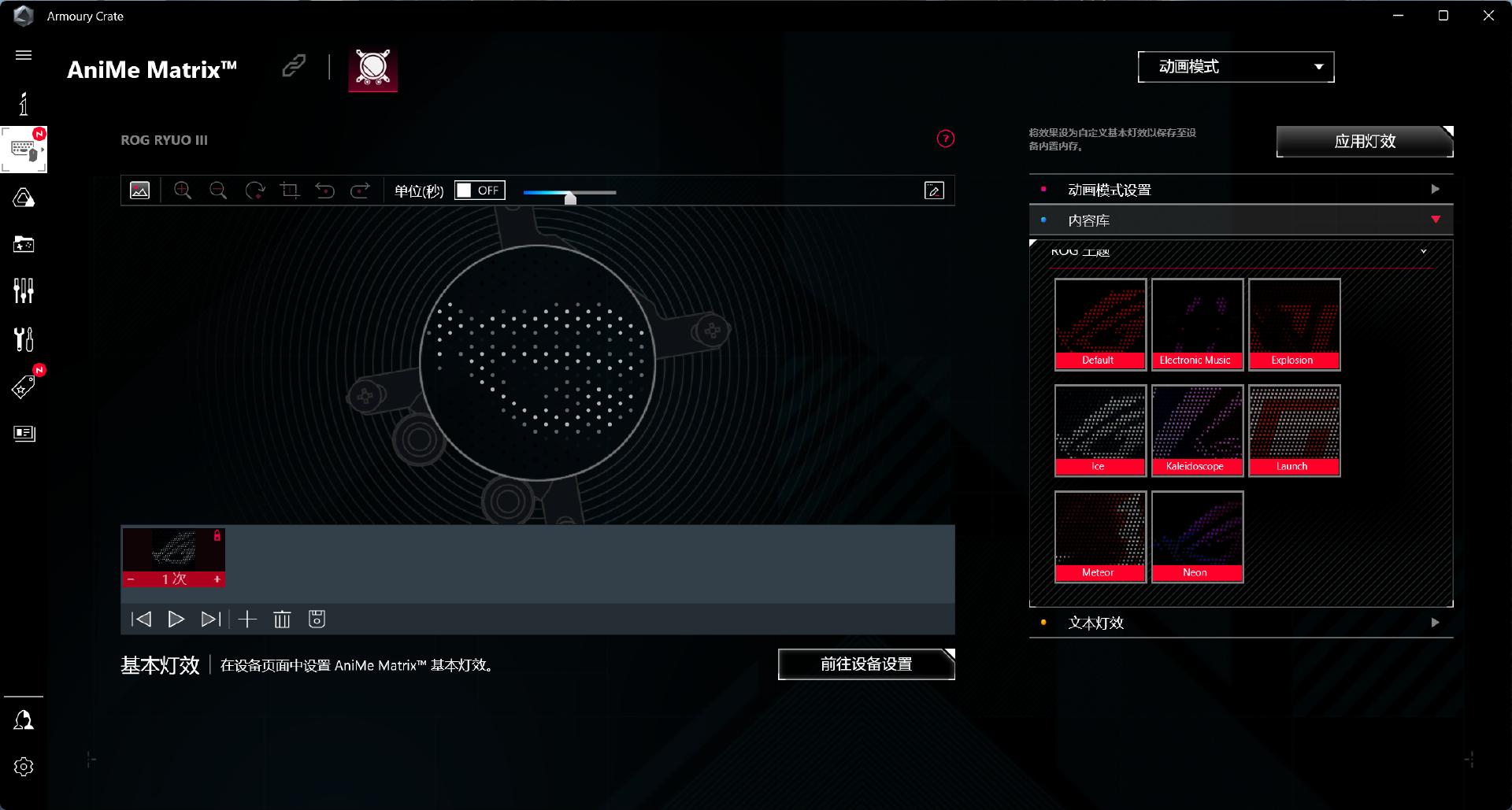The width and height of the screenshot is (1512, 810).
Task: Play the animation timeline
Action: (176, 620)
